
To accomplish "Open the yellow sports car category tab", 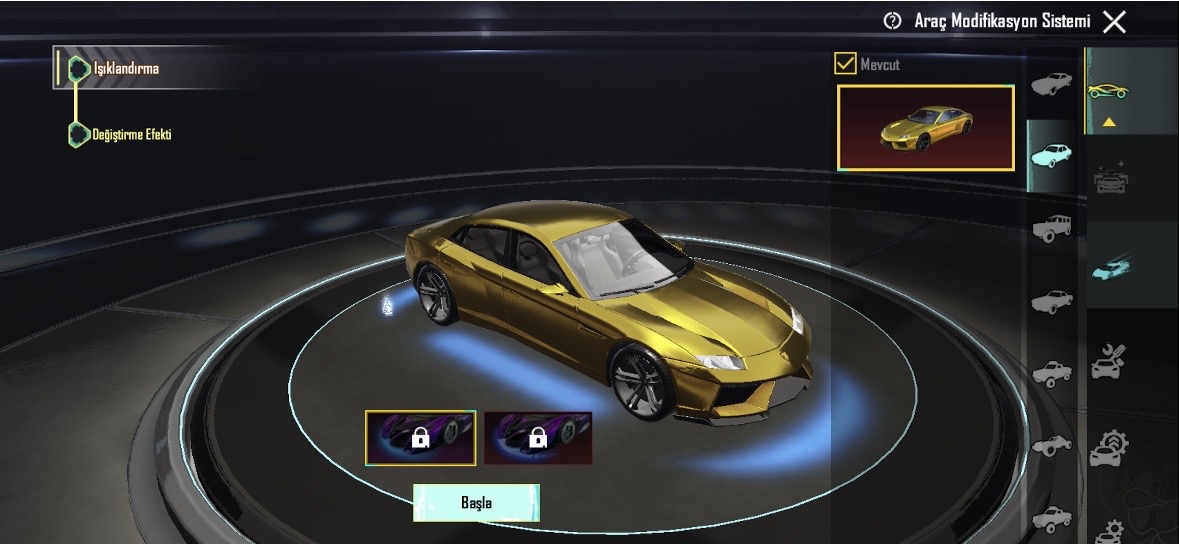I will tap(1108, 91).
